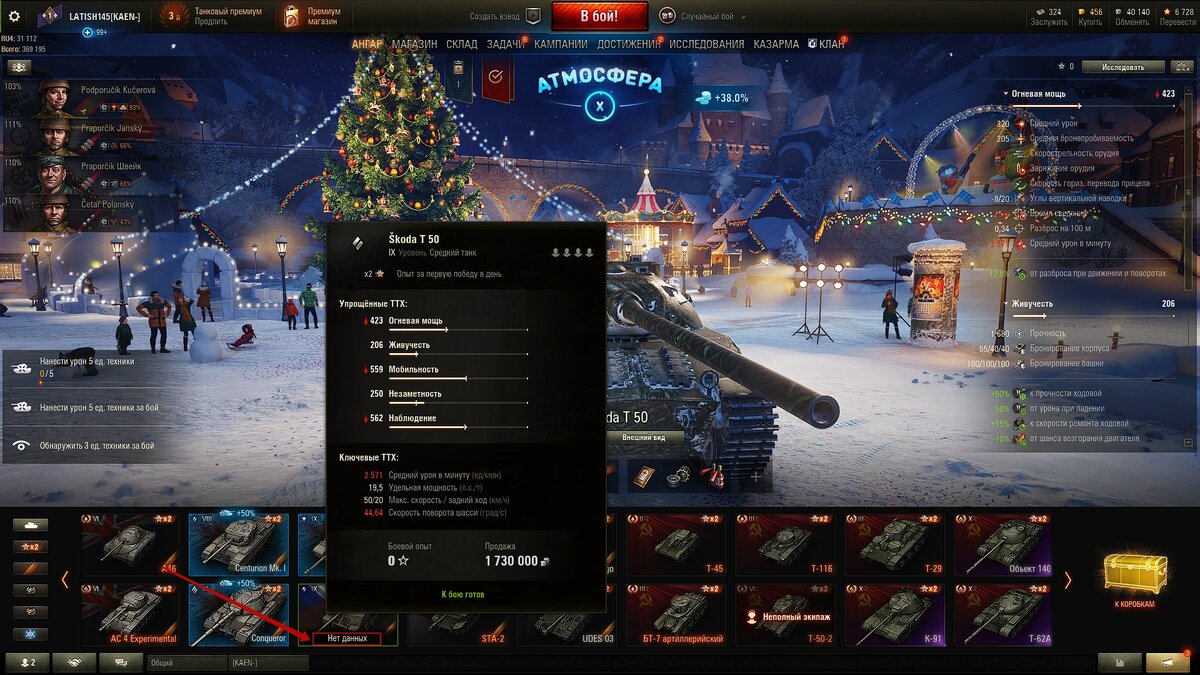1200x675 pixels.
Task: Switch to the ИССЛЕДОВАНИЯ tab
Action: [706, 44]
